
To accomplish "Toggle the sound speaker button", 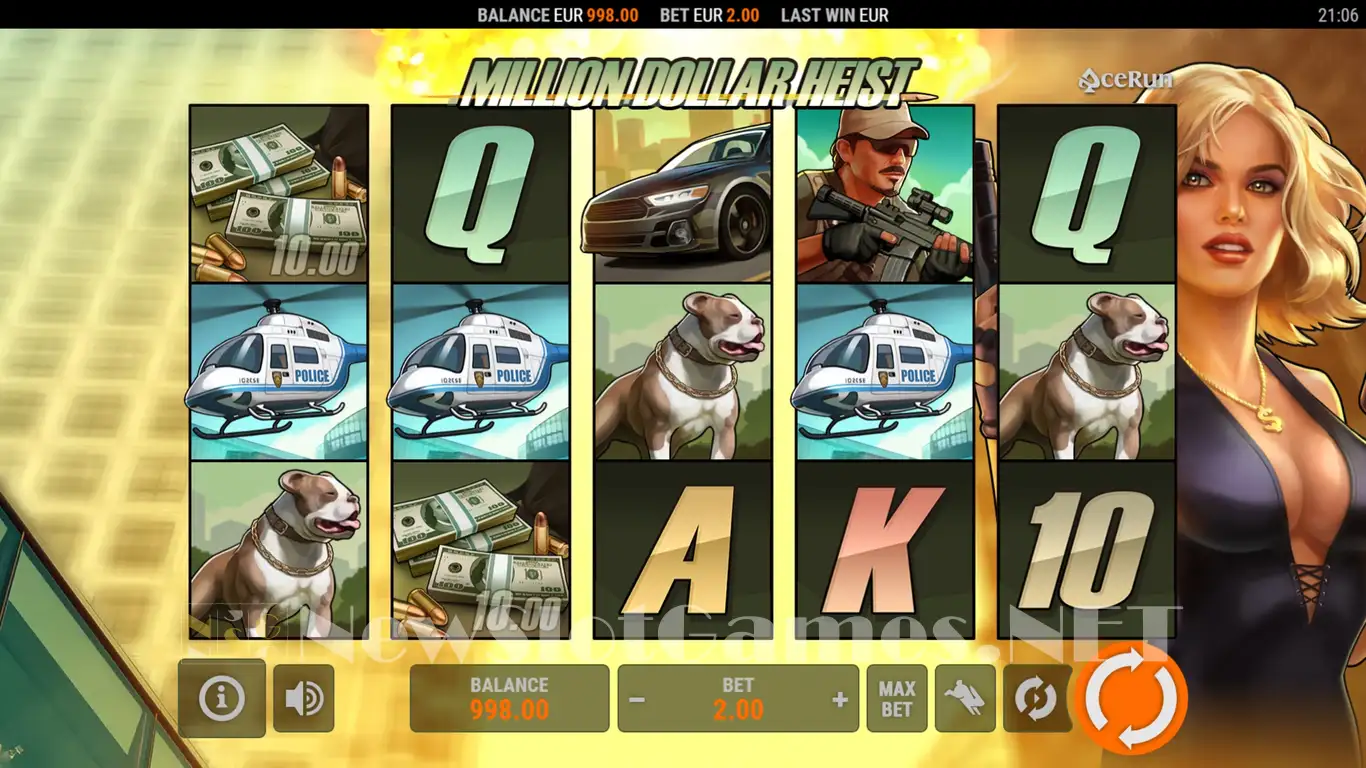I will pyautogui.click(x=303, y=698).
